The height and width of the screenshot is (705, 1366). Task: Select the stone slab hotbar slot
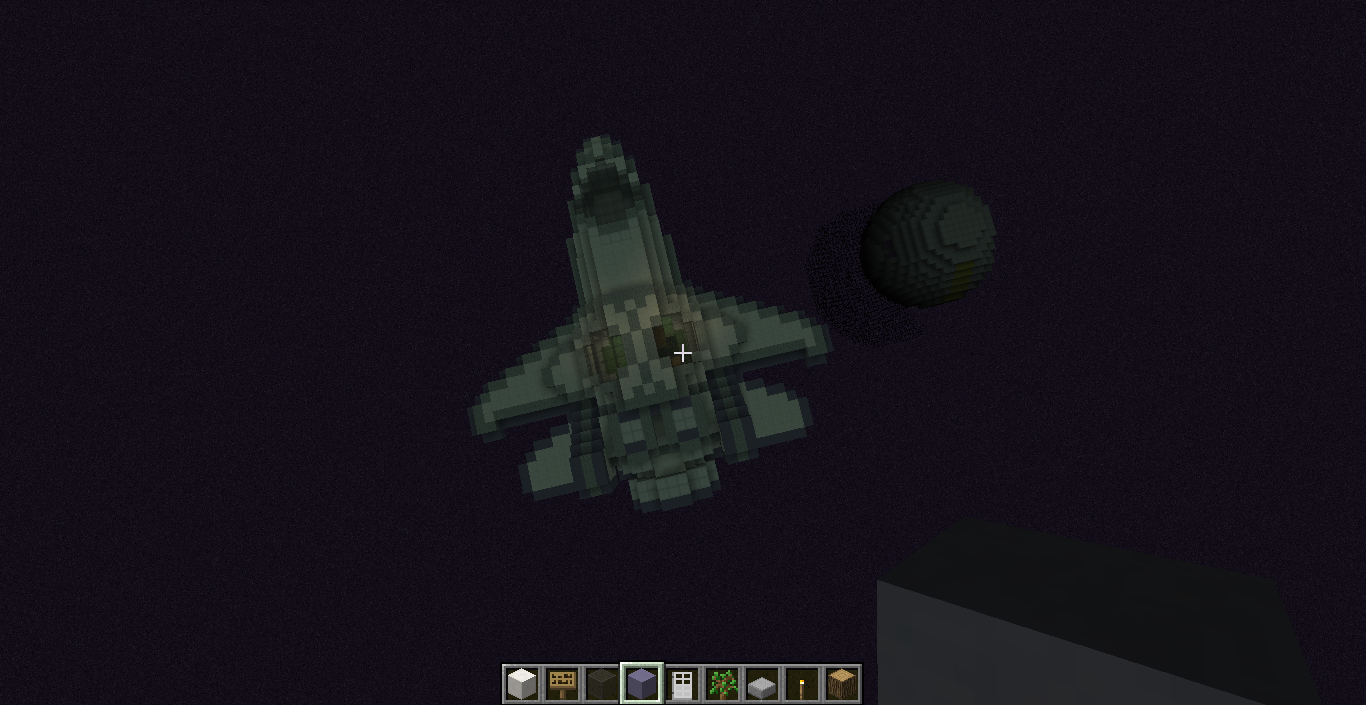click(x=762, y=684)
